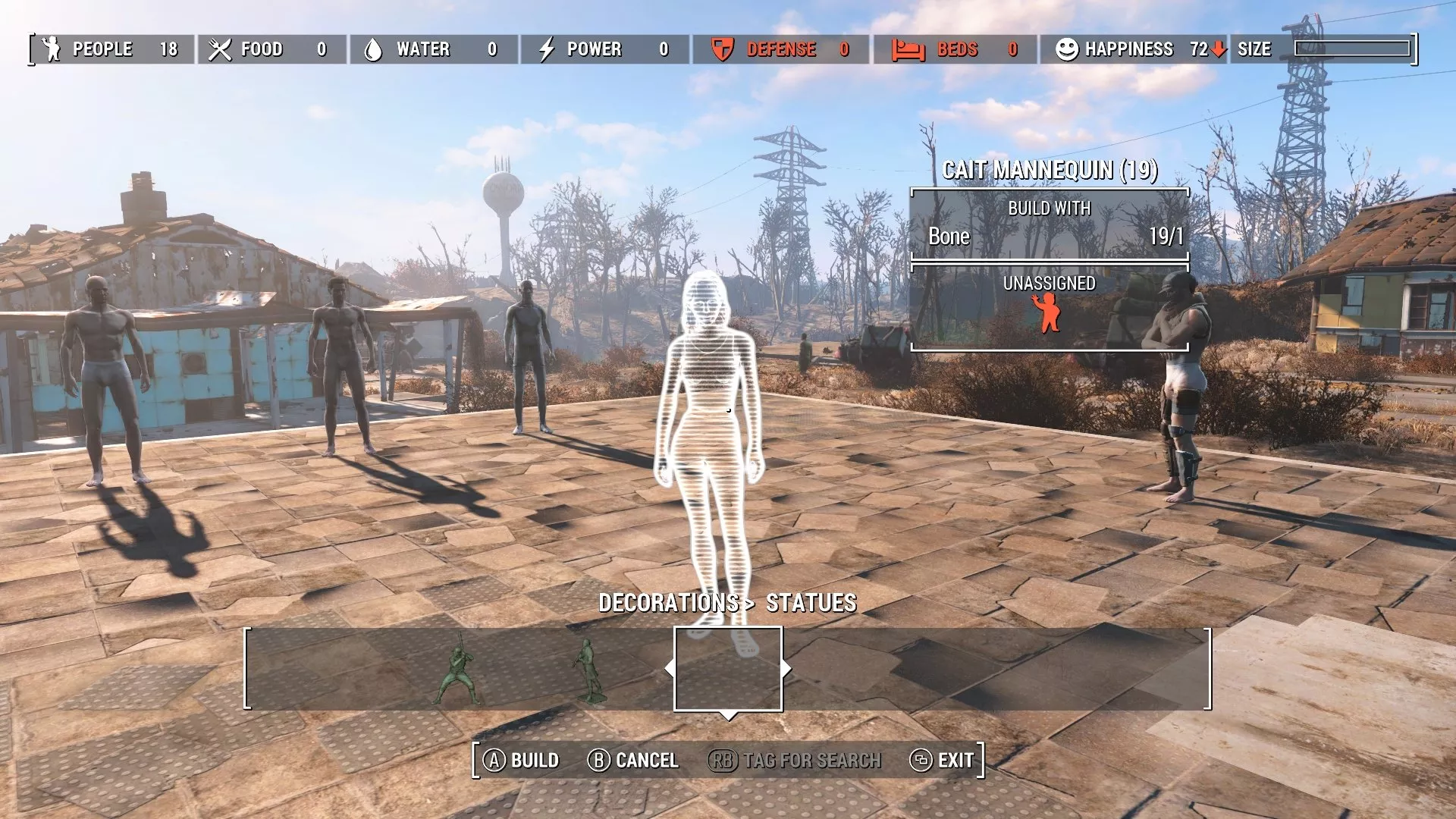This screenshot has height=819, width=1456.
Task: Go back to the Decorations category
Action: (668, 603)
